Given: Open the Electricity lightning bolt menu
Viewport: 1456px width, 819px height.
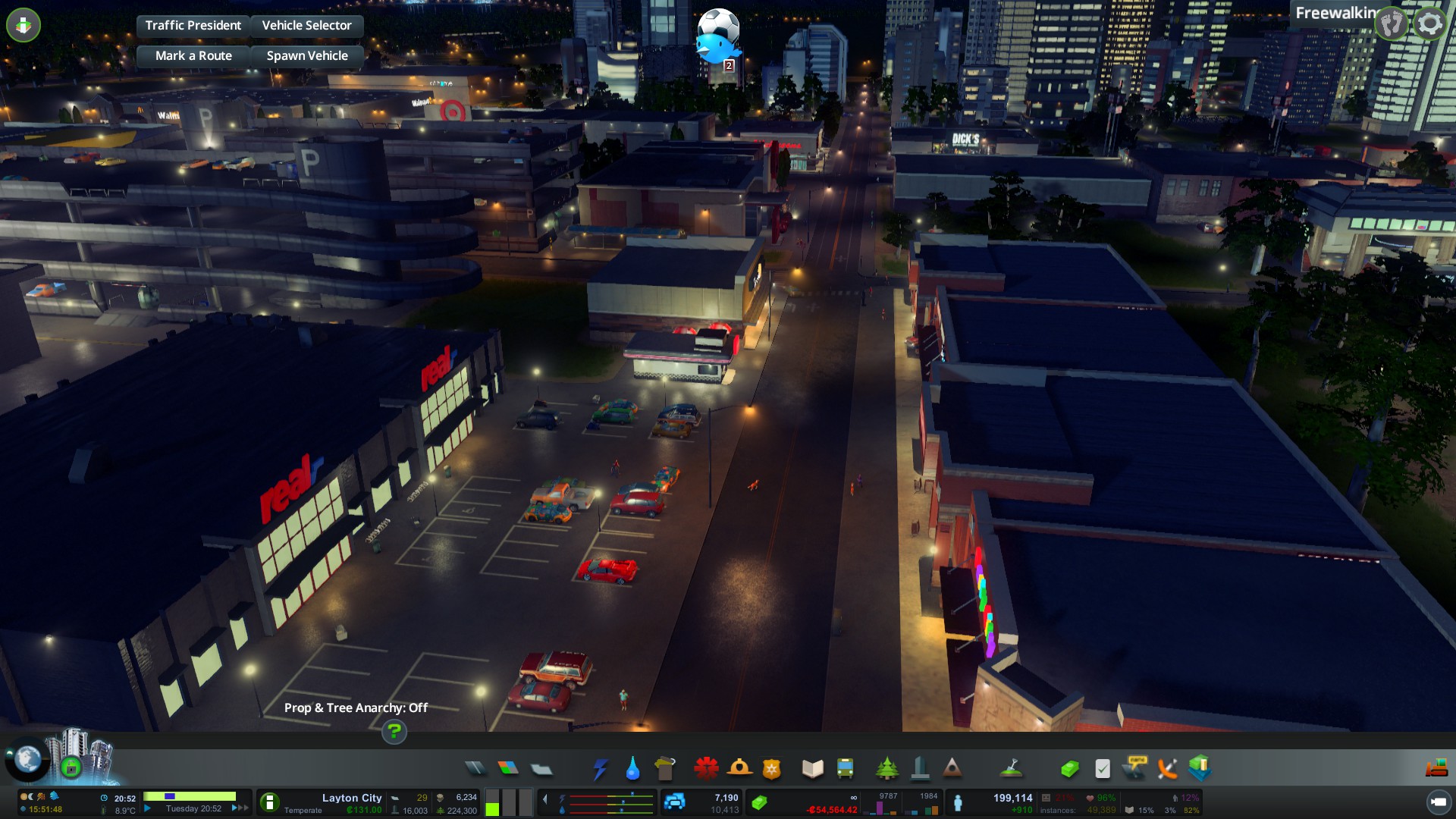Looking at the screenshot, I should tap(600, 769).
